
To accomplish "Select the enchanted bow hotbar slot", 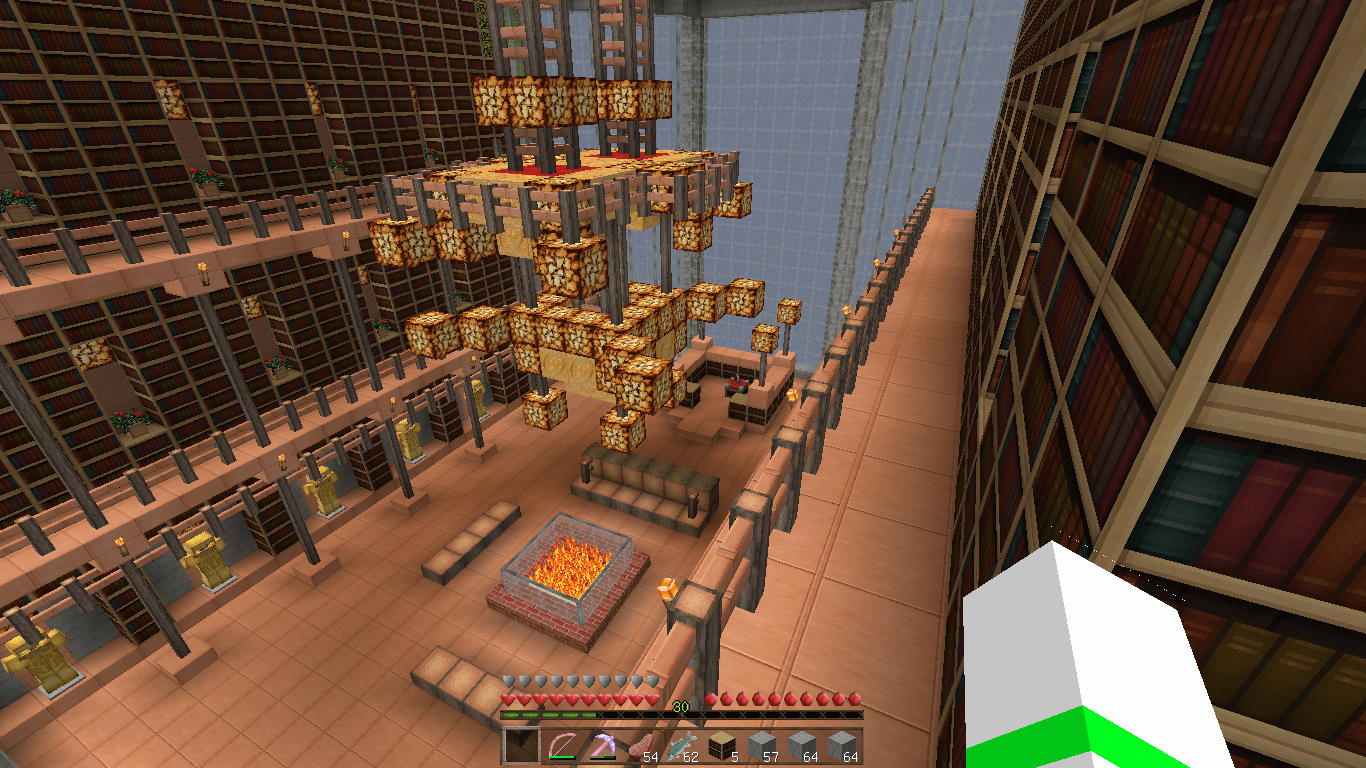I will tap(561, 746).
